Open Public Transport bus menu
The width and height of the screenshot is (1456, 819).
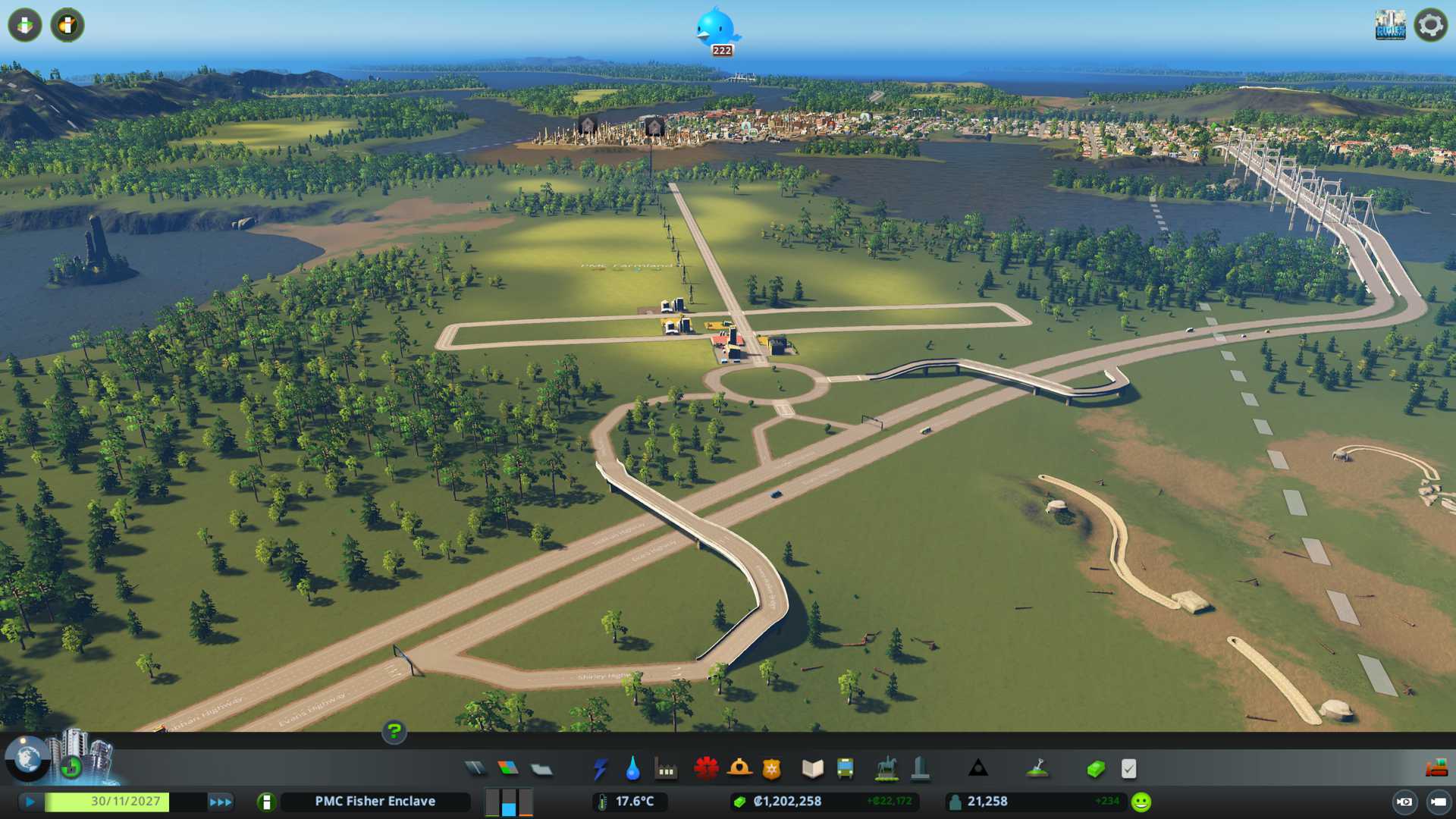coord(845,769)
